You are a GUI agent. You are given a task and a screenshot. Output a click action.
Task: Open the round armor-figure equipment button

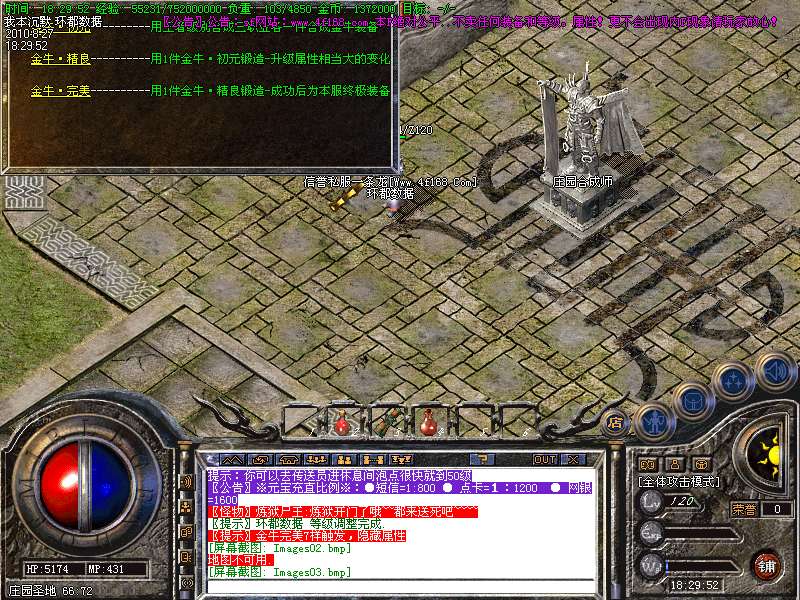tap(653, 421)
